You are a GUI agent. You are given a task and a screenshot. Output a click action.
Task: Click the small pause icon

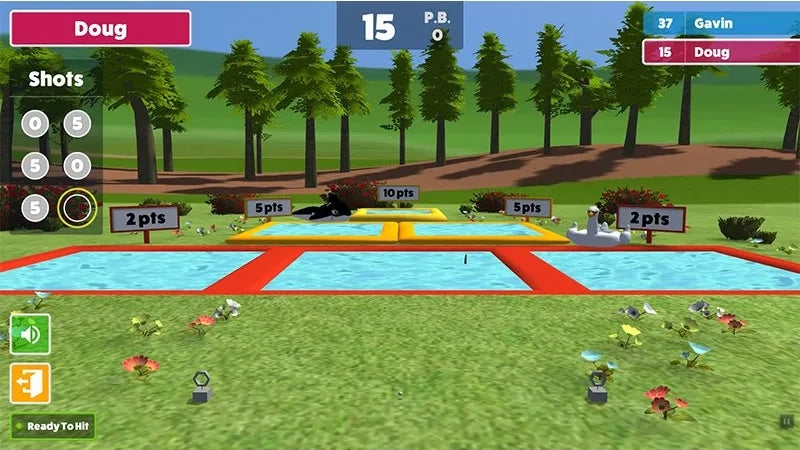click(787, 421)
